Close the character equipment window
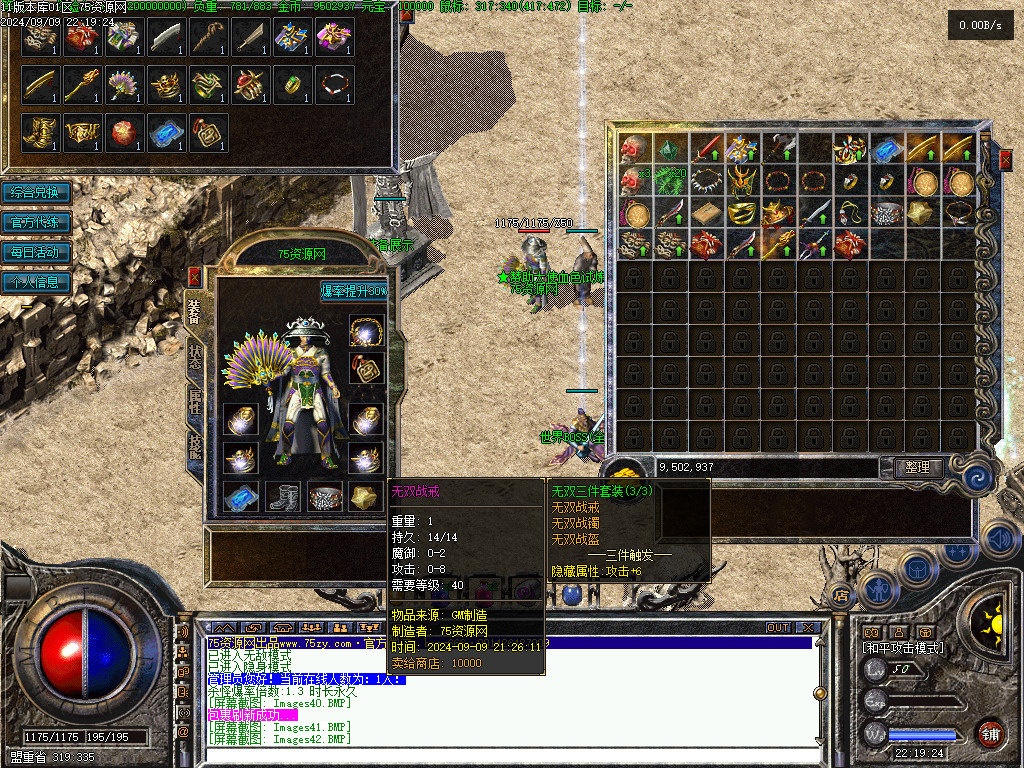 coord(194,276)
